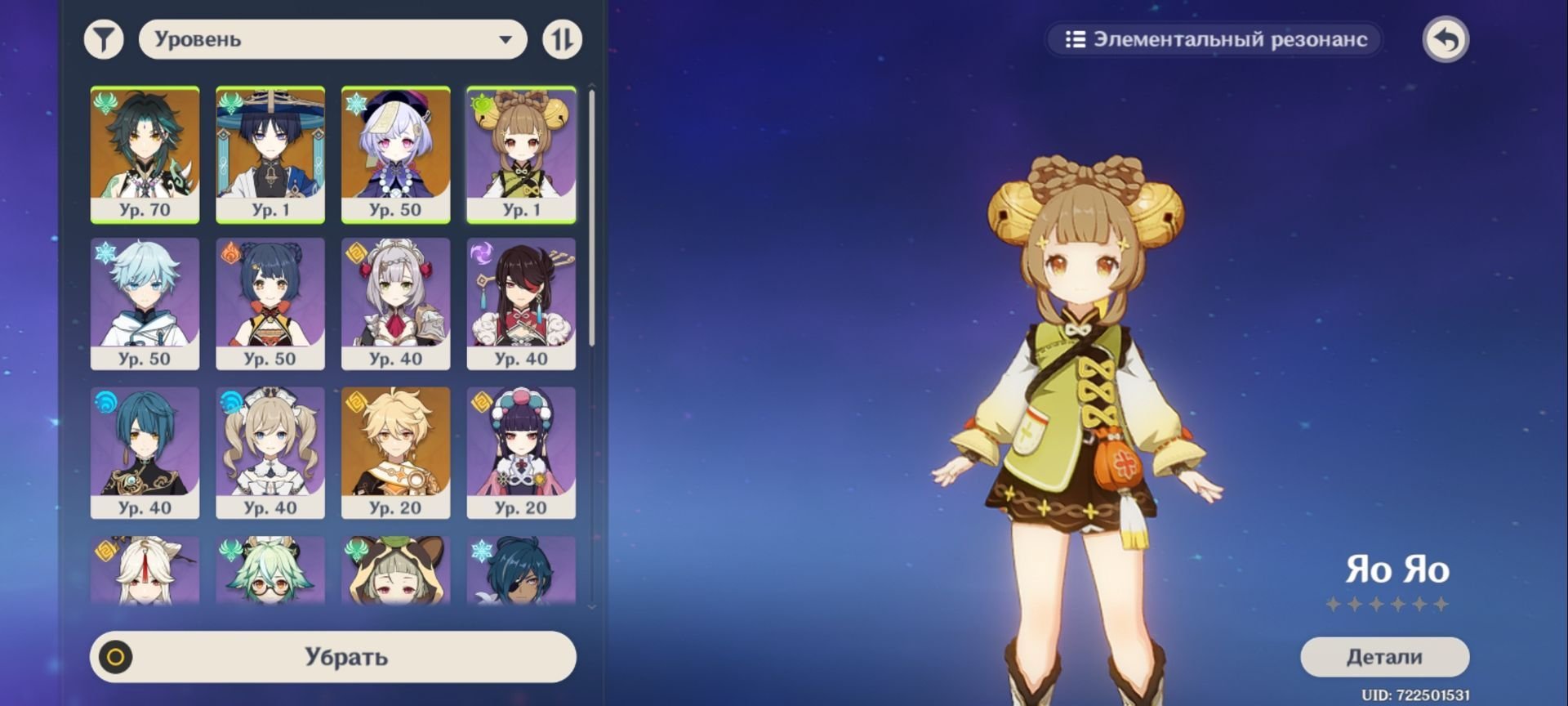The height and width of the screenshot is (706, 1568).
Task: Select Beidou's Electro character card
Action: click(521, 303)
